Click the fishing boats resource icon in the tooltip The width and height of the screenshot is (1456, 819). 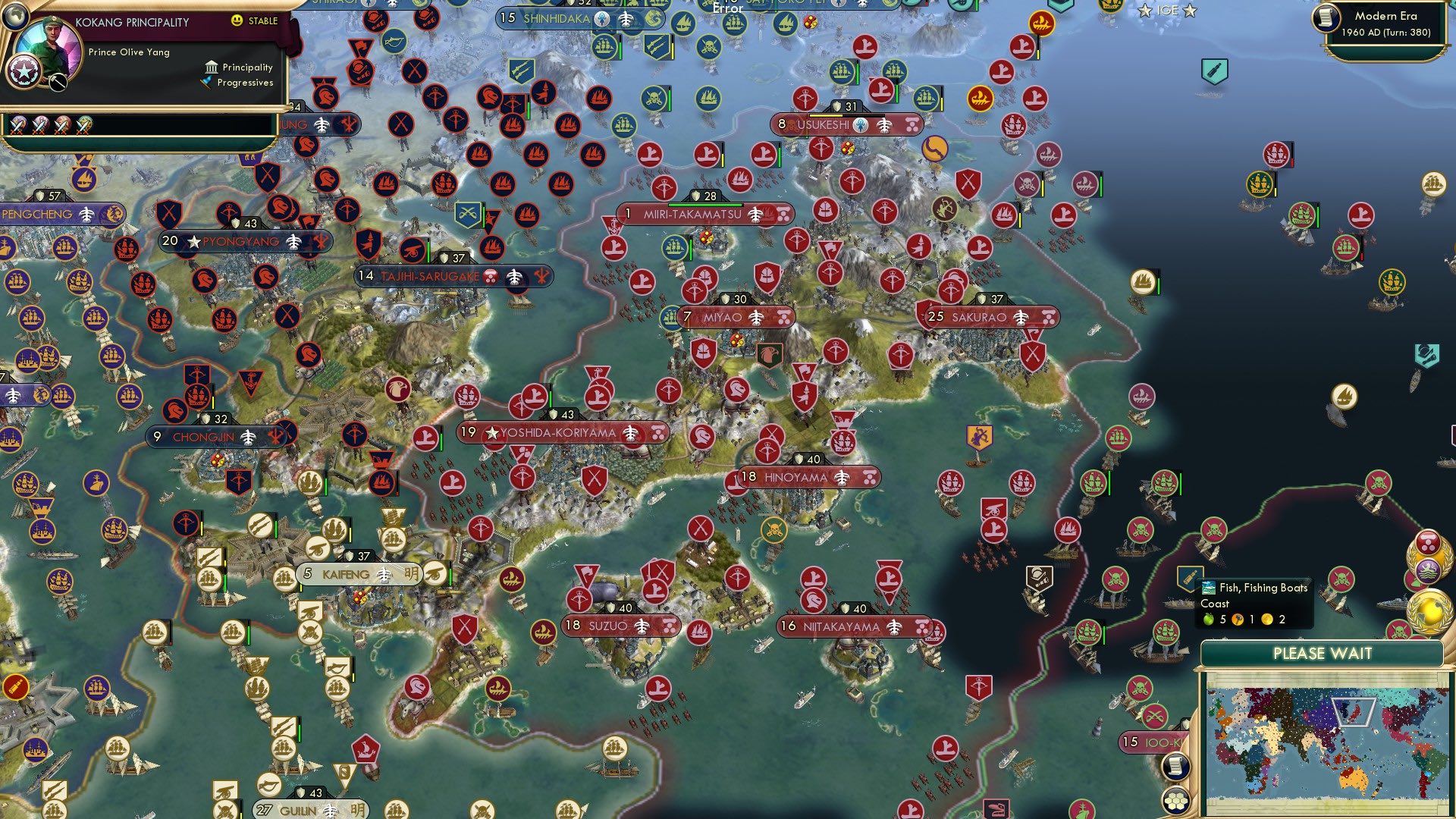[1209, 587]
